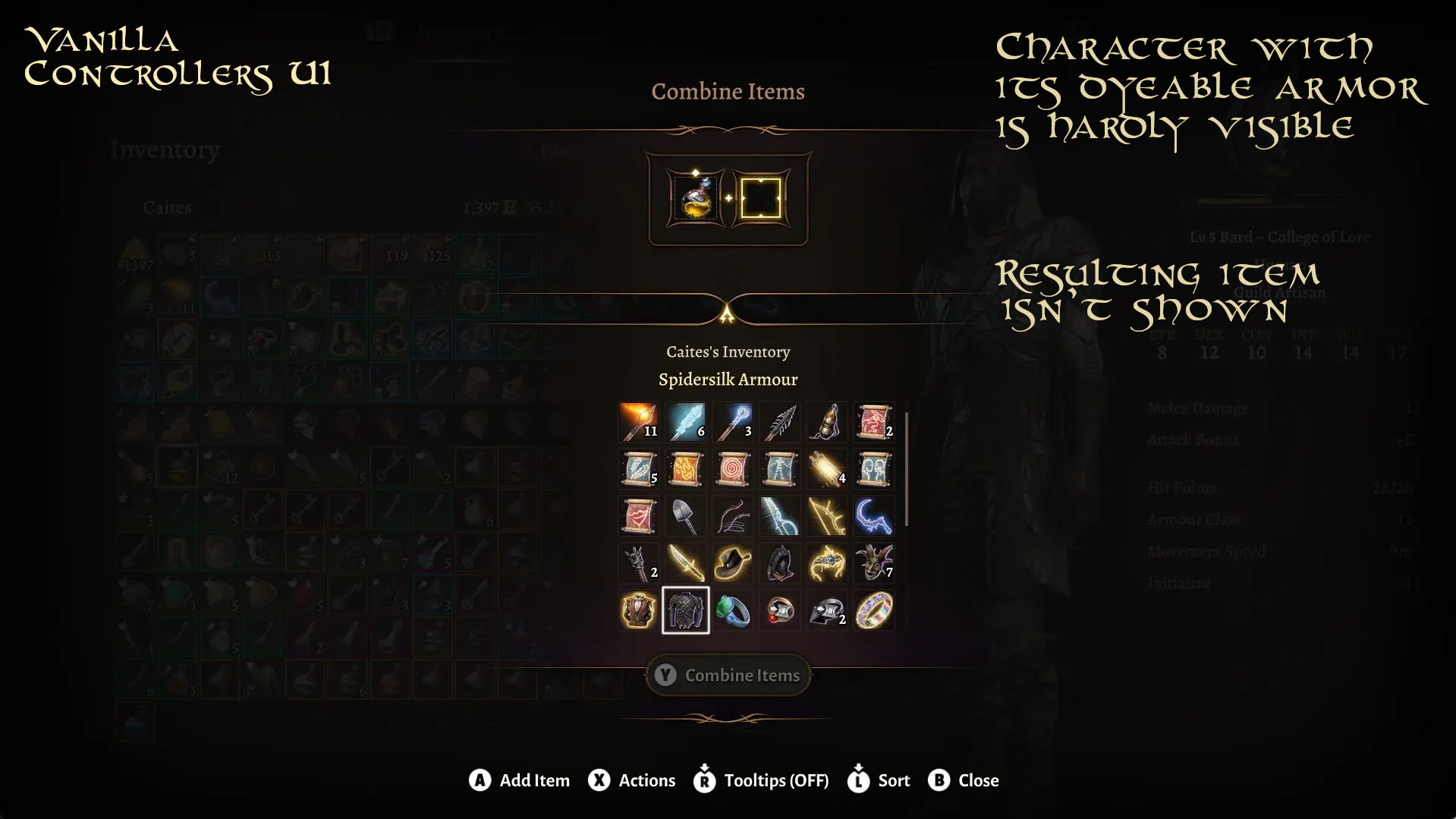The image size is (1456, 819).
Task: Pick the rainbow multicolored ring
Action: click(x=874, y=611)
